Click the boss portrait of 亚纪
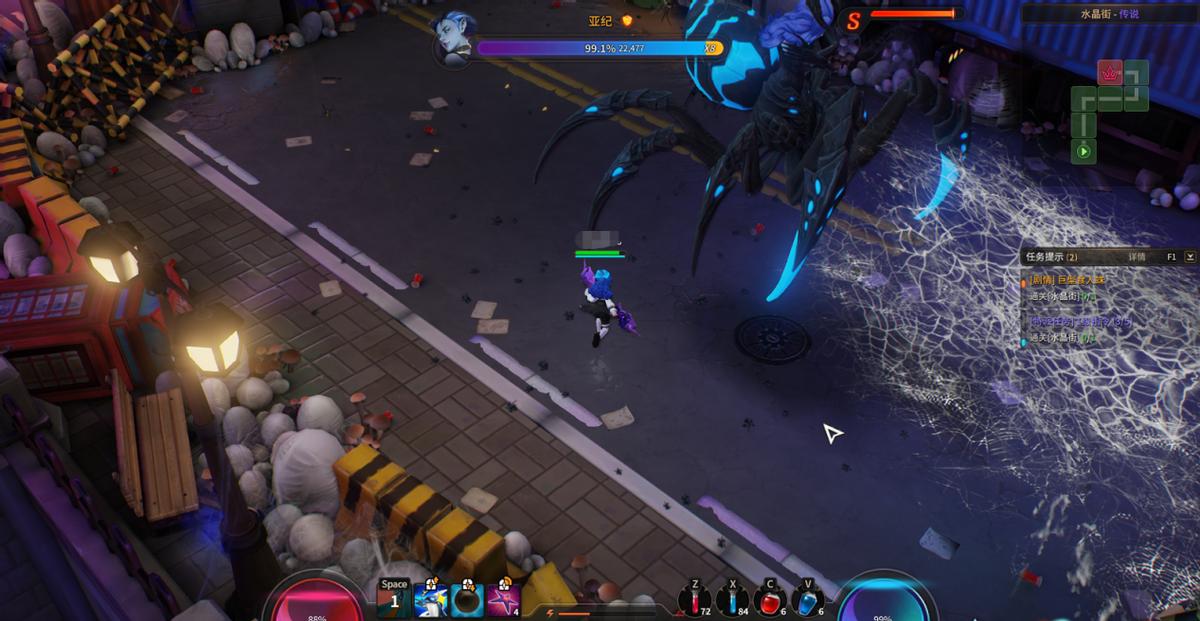Viewport: 1200px width, 621px height. point(453,39)
